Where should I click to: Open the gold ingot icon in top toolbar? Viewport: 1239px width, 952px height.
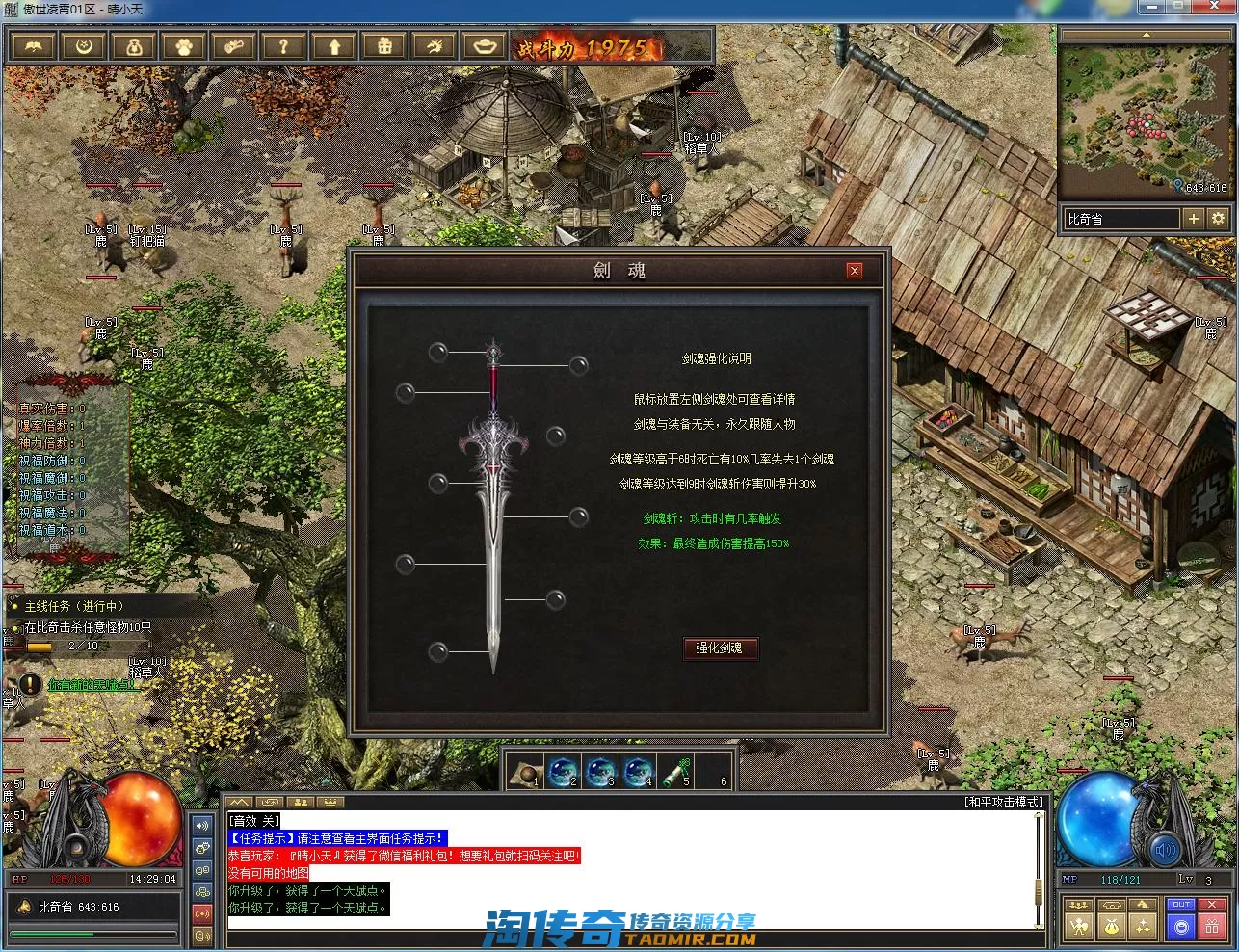point(484,46)
